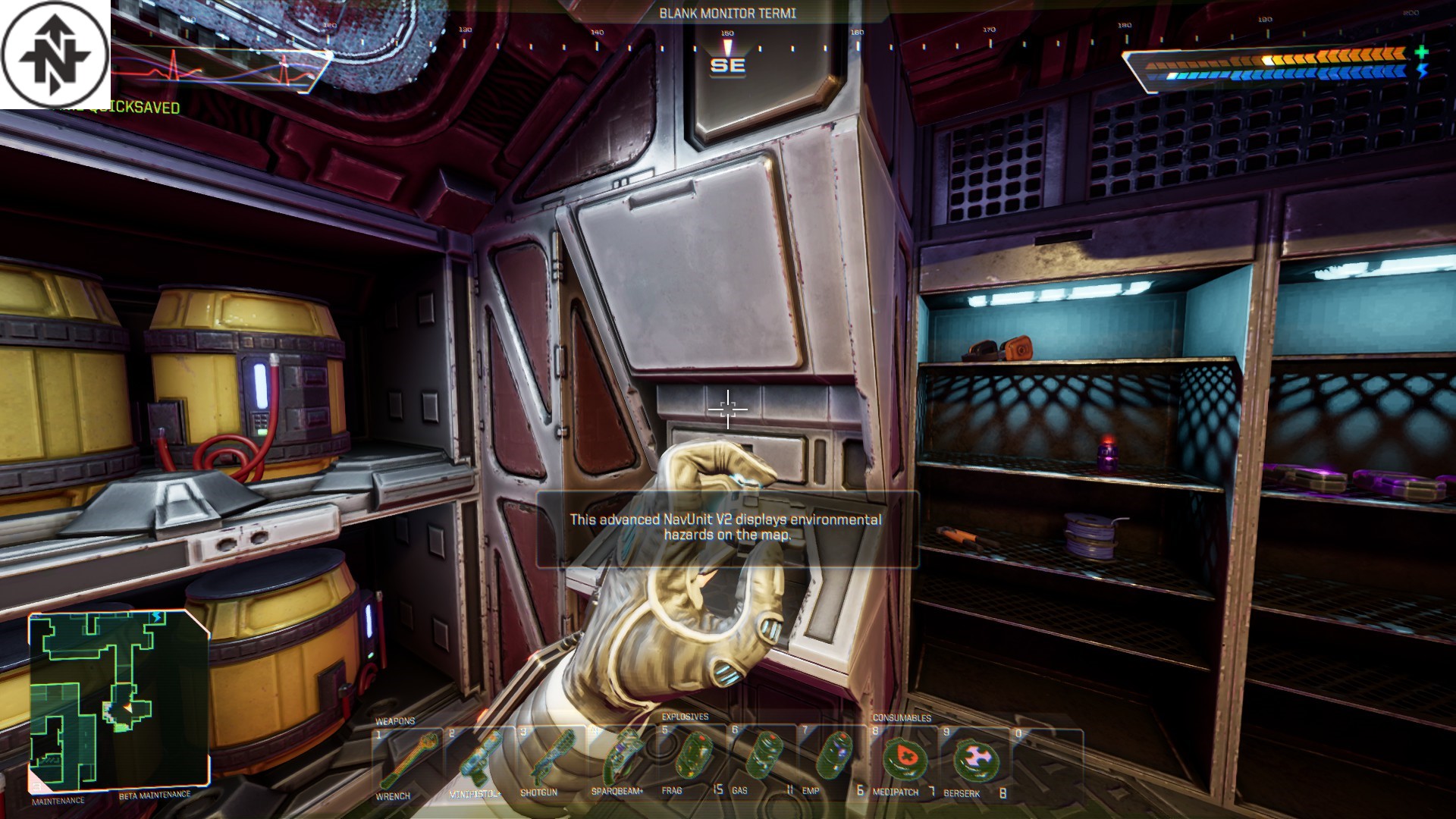
Task: Select the Frag grenade slot
Action: pyautogui.click(x=691, y=761)
